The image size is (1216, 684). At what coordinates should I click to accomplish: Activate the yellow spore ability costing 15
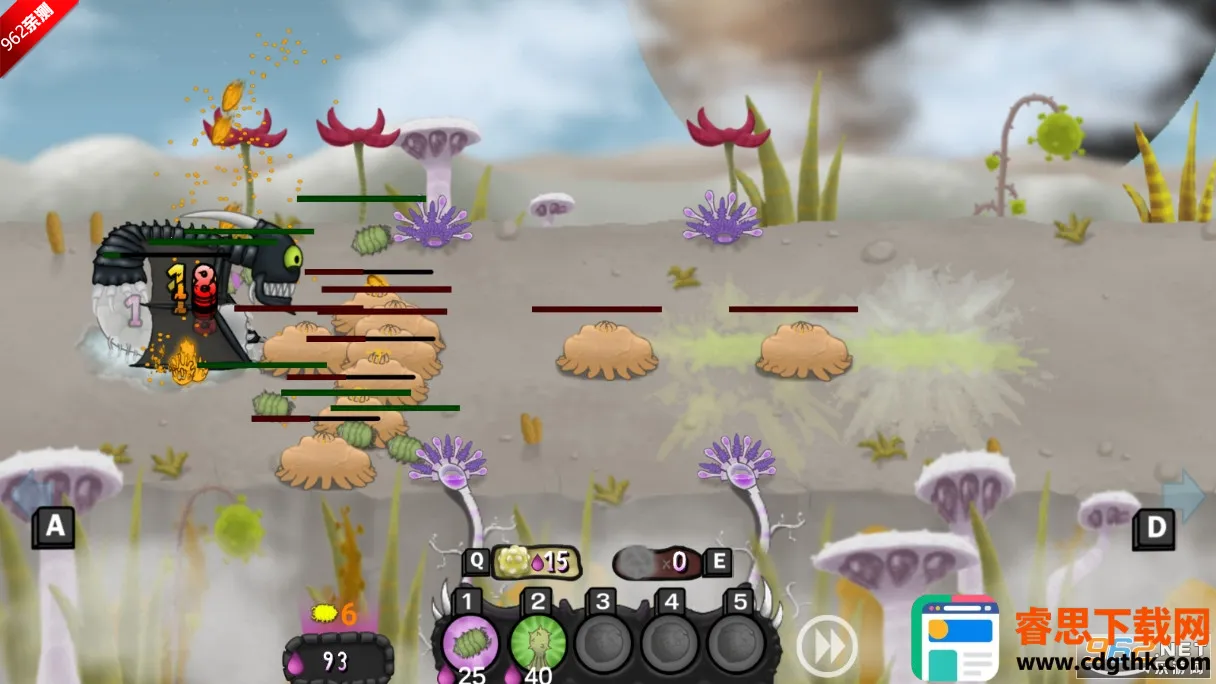[532, 562]
